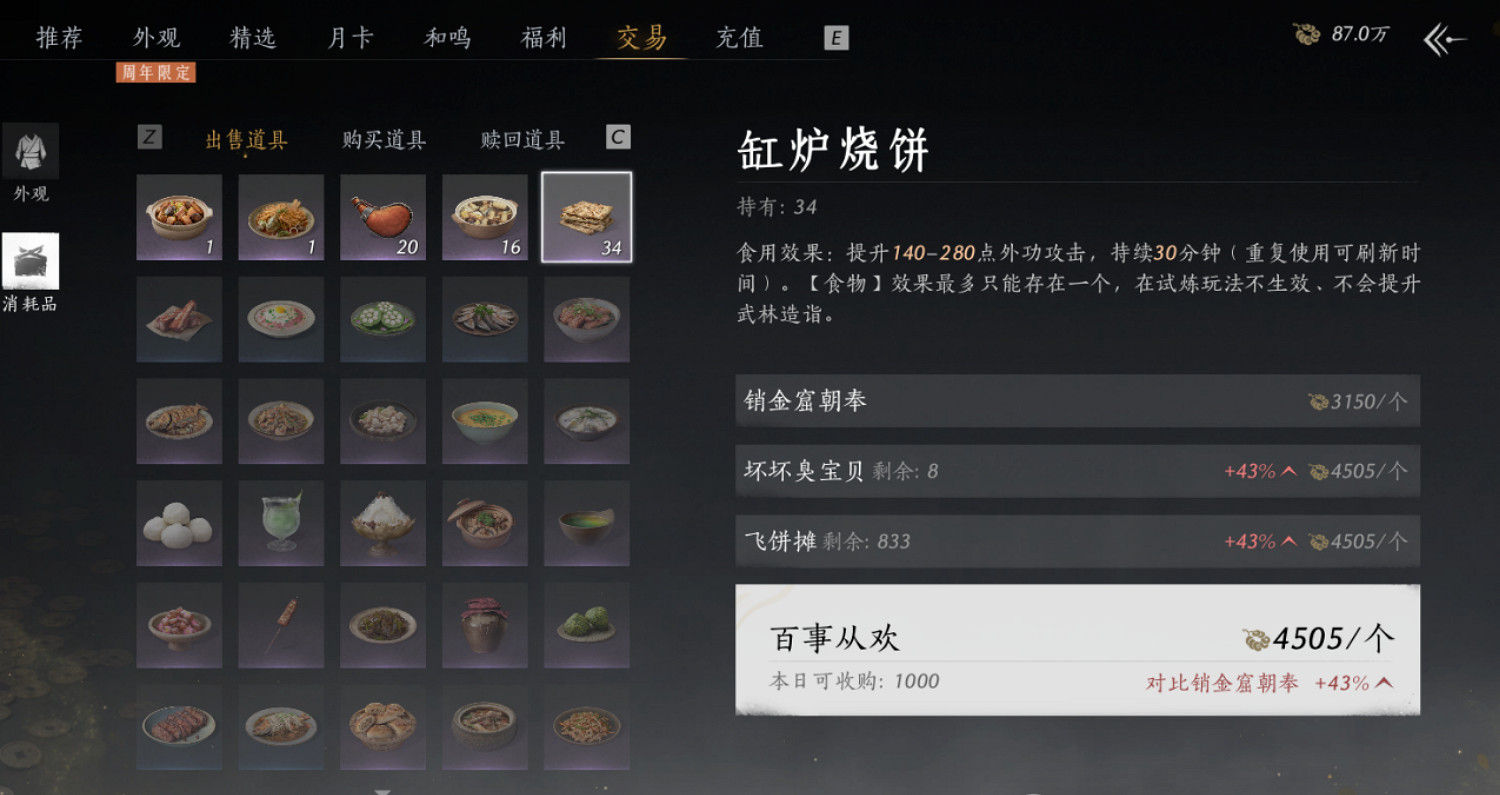The width and height of the screenshot is (1500, 795).
Task: Click the E shortcut key icon near 充值
Action: tap(834, 38)
